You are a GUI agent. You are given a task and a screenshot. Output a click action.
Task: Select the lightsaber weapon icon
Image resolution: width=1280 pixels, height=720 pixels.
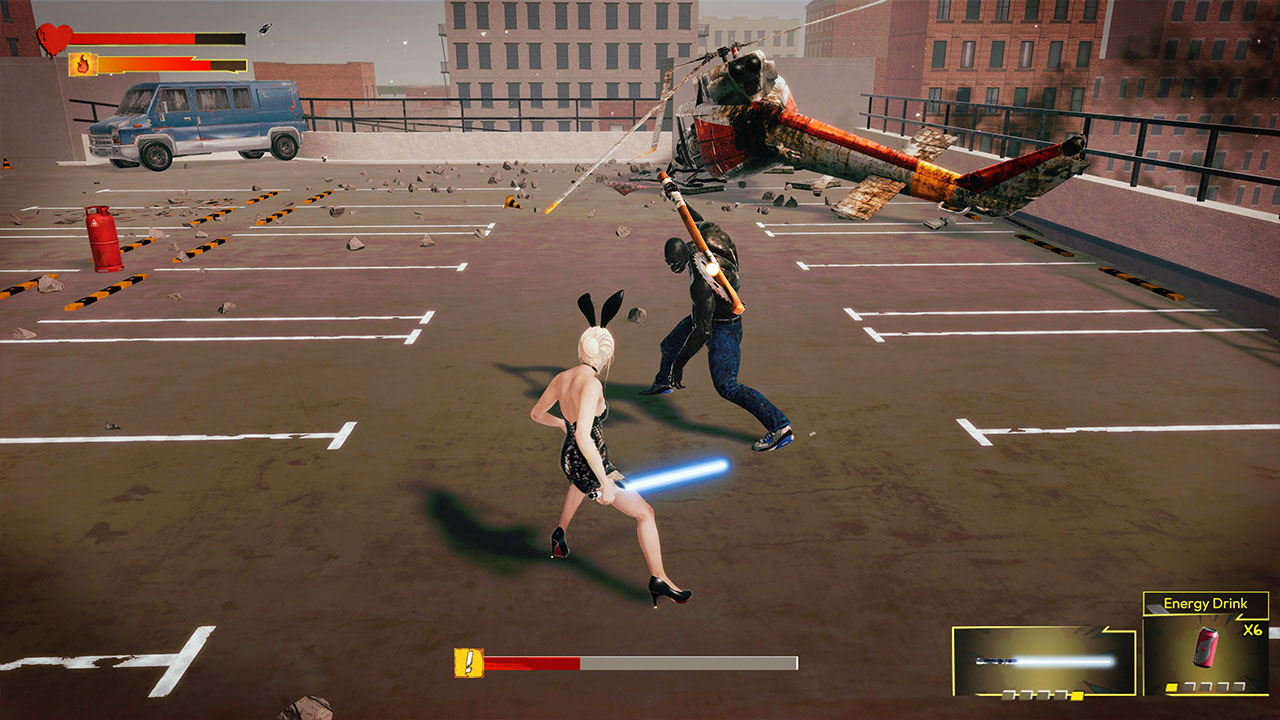pyautogui.click(x=1042, y=658)
